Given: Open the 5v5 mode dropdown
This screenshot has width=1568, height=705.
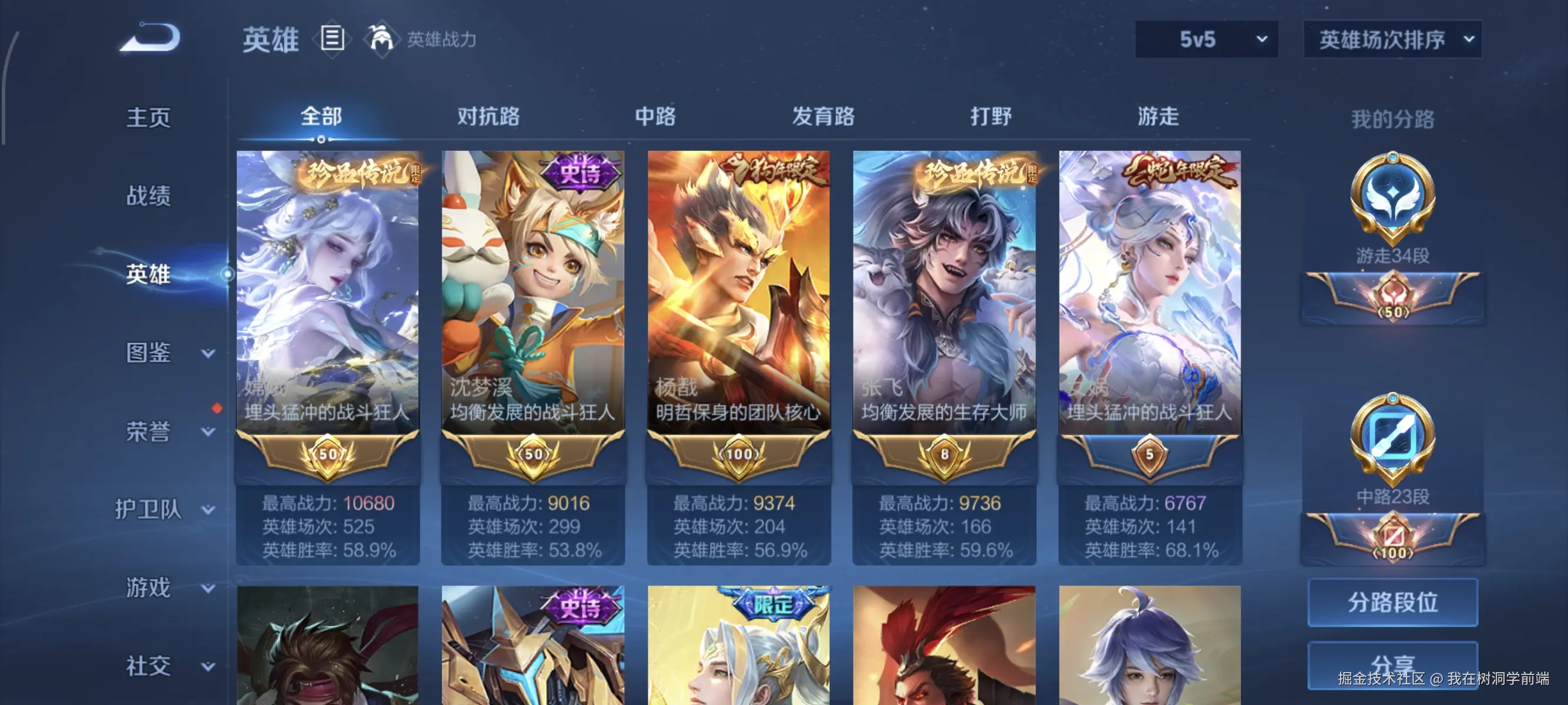Looking at the screenshot, I should coord(1206,39).
